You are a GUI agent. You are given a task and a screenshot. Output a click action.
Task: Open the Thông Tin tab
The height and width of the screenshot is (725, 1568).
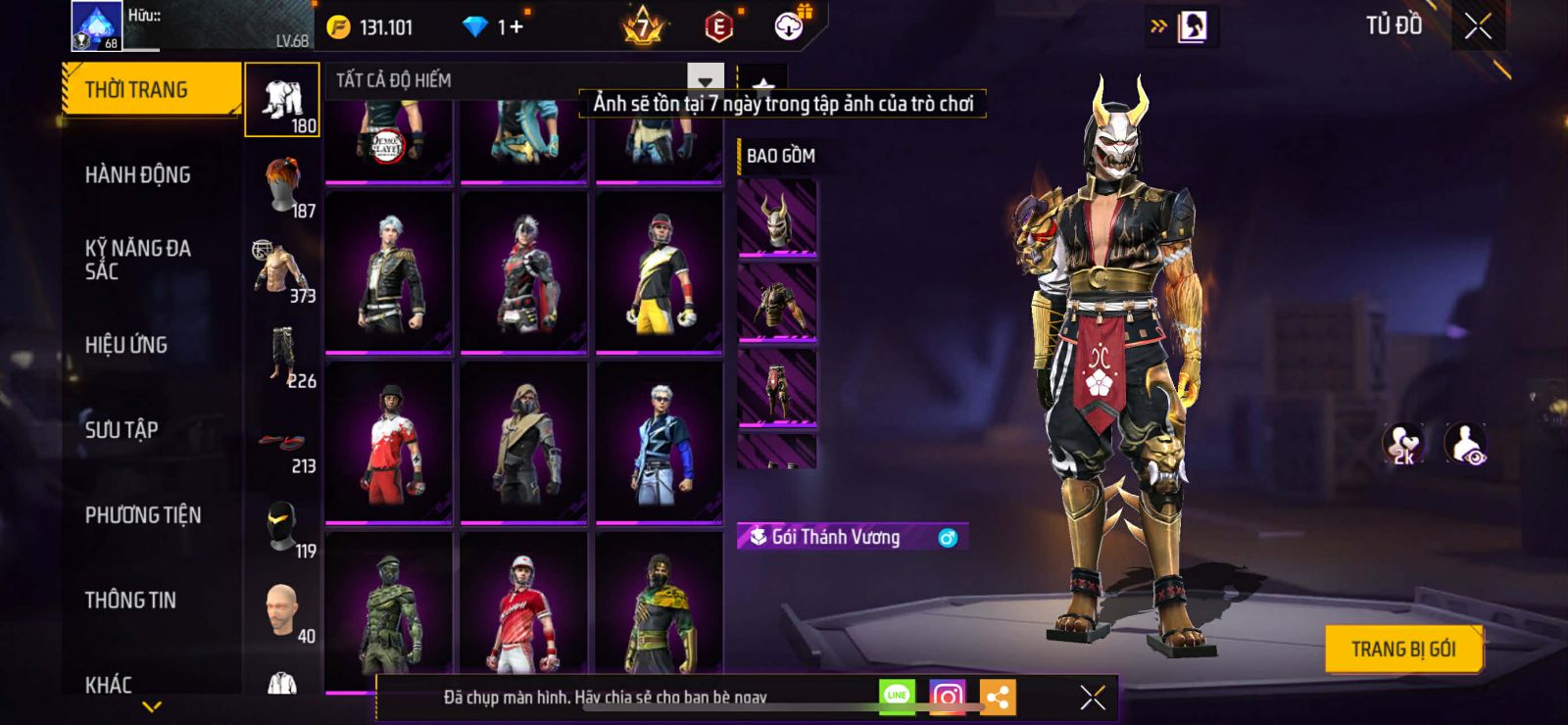pos(130,601)
